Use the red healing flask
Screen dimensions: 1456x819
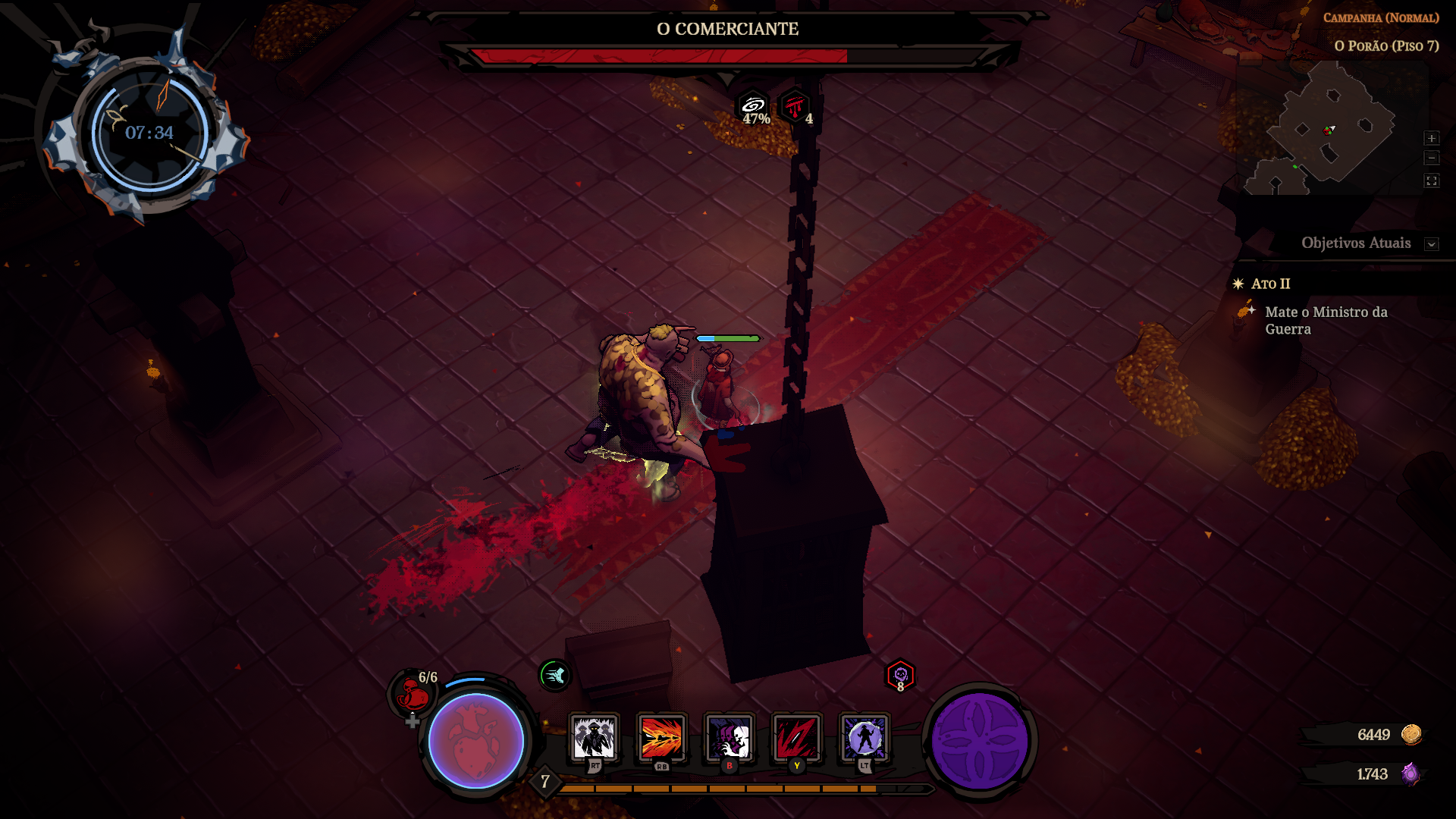click(x=413, y=692)
